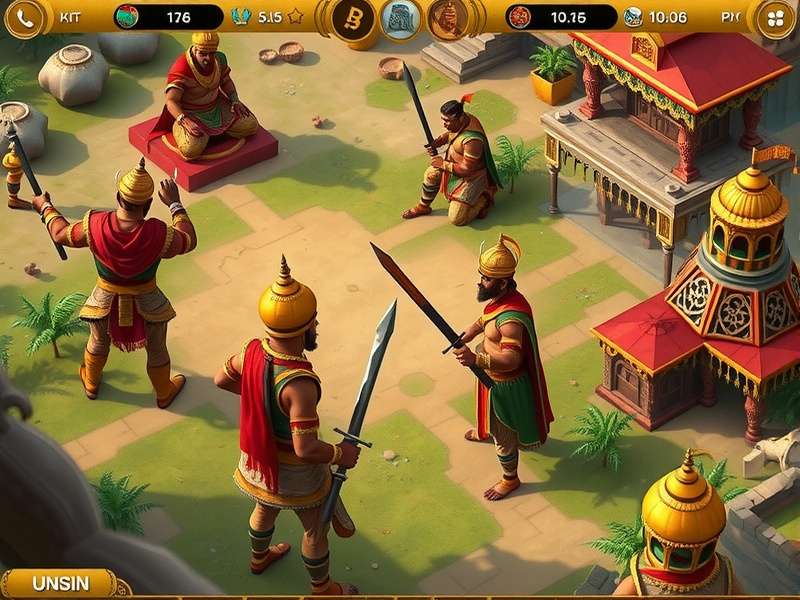Viewport: 800px width, 600px height.
Task: Open the four-dot menu button
Action: click(775, 18)
